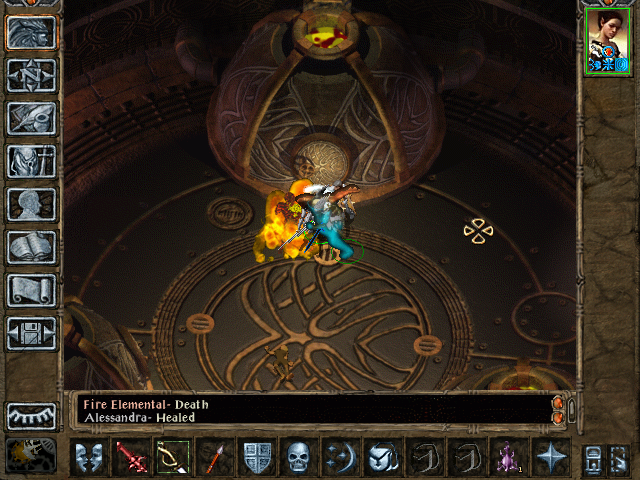This screenshot has width=640, height=480.
Task: Open the mage spellbook
Action: [x=31, y=247]
